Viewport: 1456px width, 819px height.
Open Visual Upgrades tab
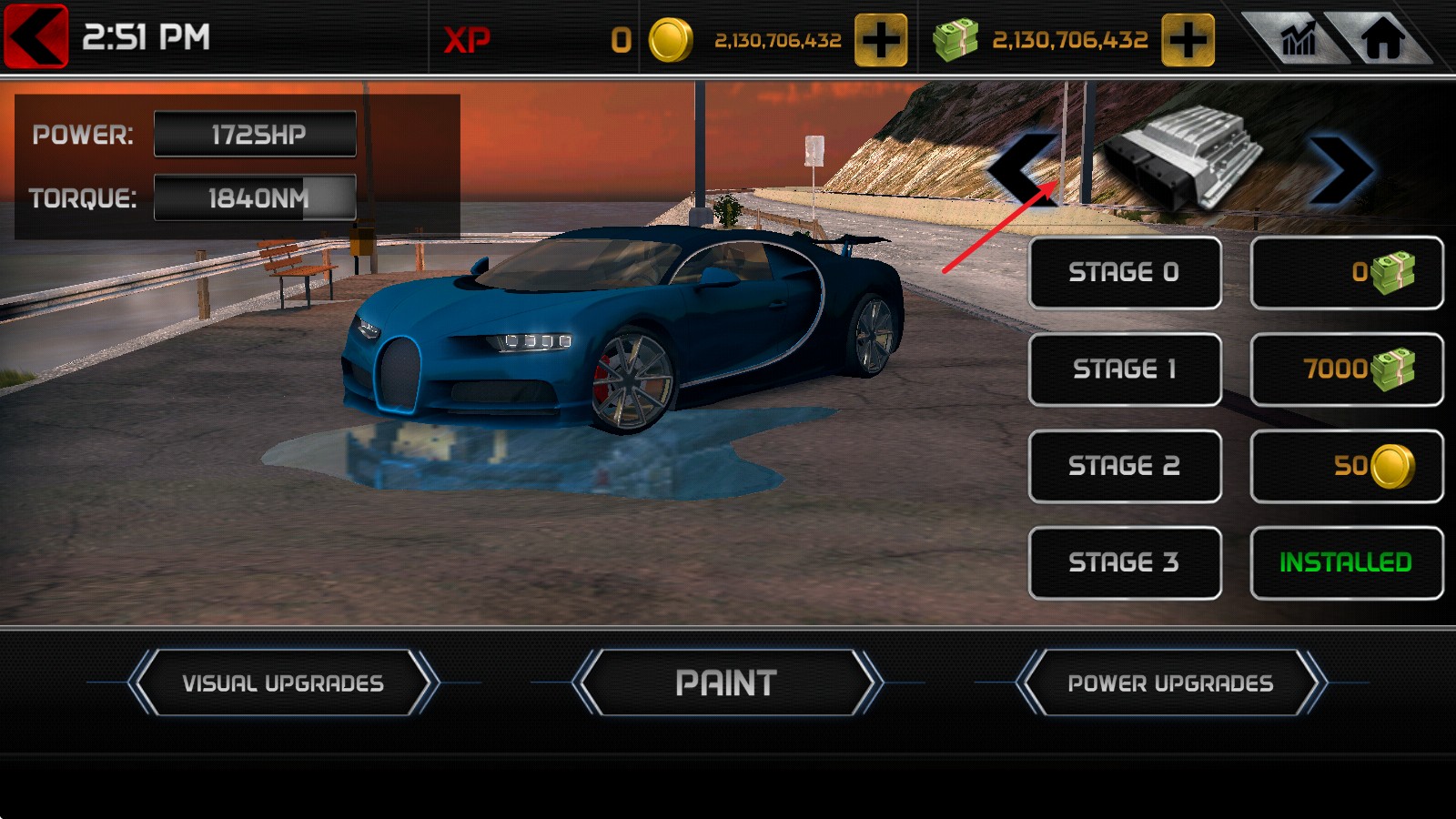click(x=283, y=682)
